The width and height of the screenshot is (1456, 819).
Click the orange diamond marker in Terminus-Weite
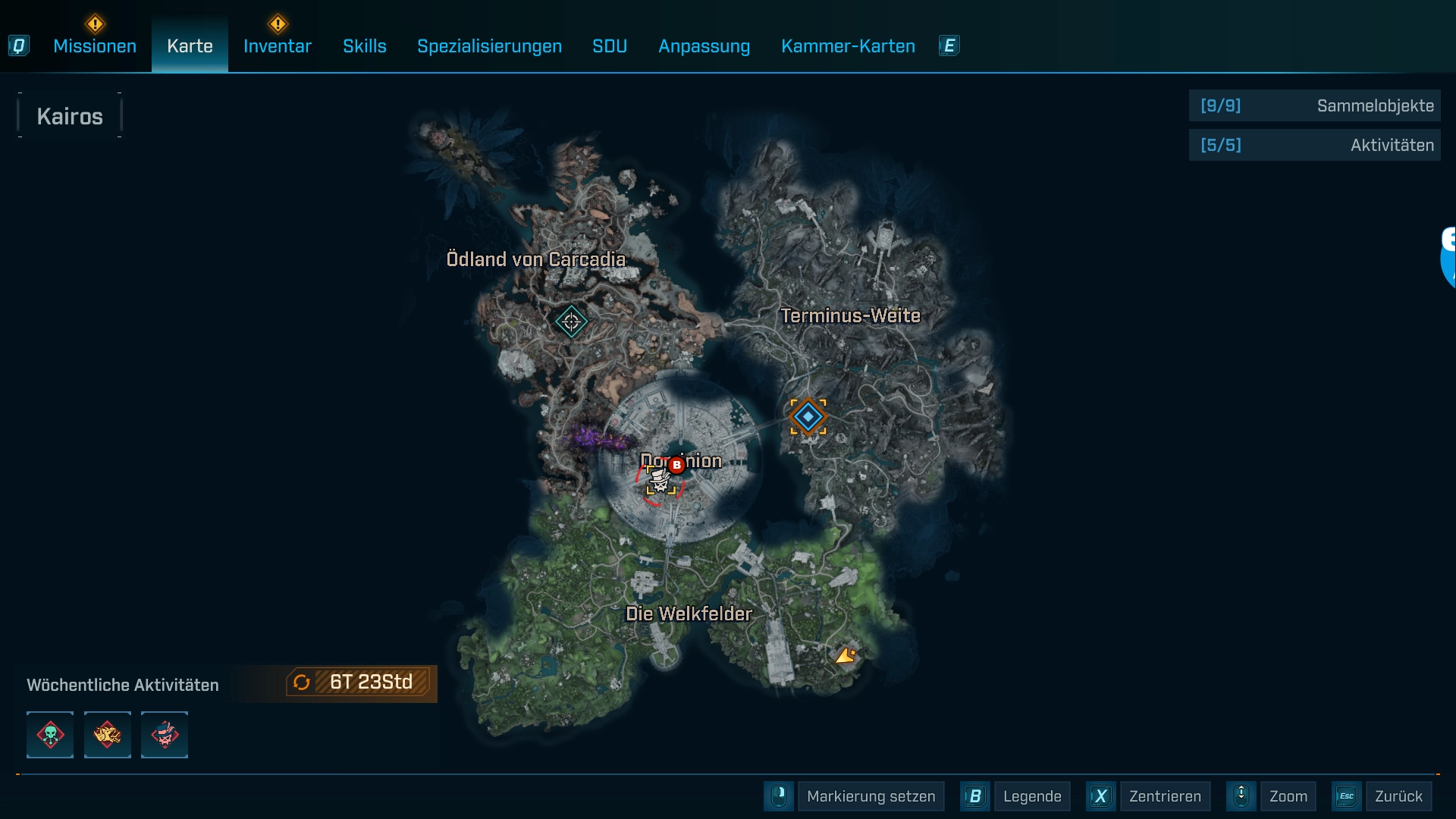click(x=808, y=416)
